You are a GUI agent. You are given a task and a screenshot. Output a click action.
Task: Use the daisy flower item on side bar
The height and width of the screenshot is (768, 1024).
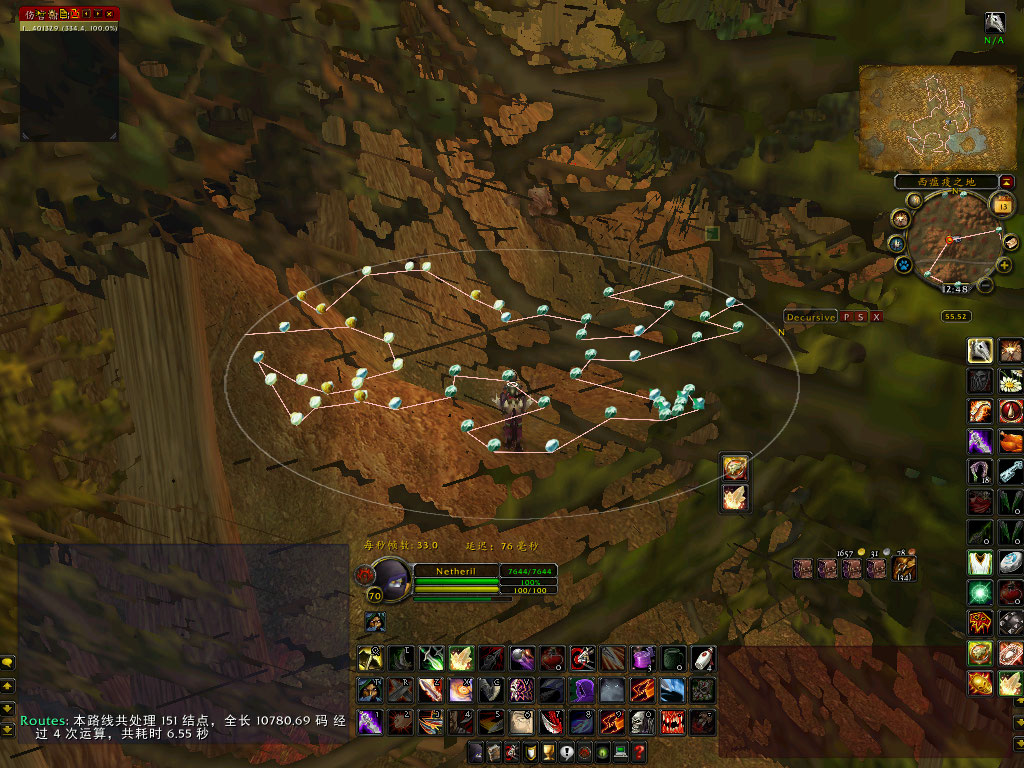[1010, 381]
